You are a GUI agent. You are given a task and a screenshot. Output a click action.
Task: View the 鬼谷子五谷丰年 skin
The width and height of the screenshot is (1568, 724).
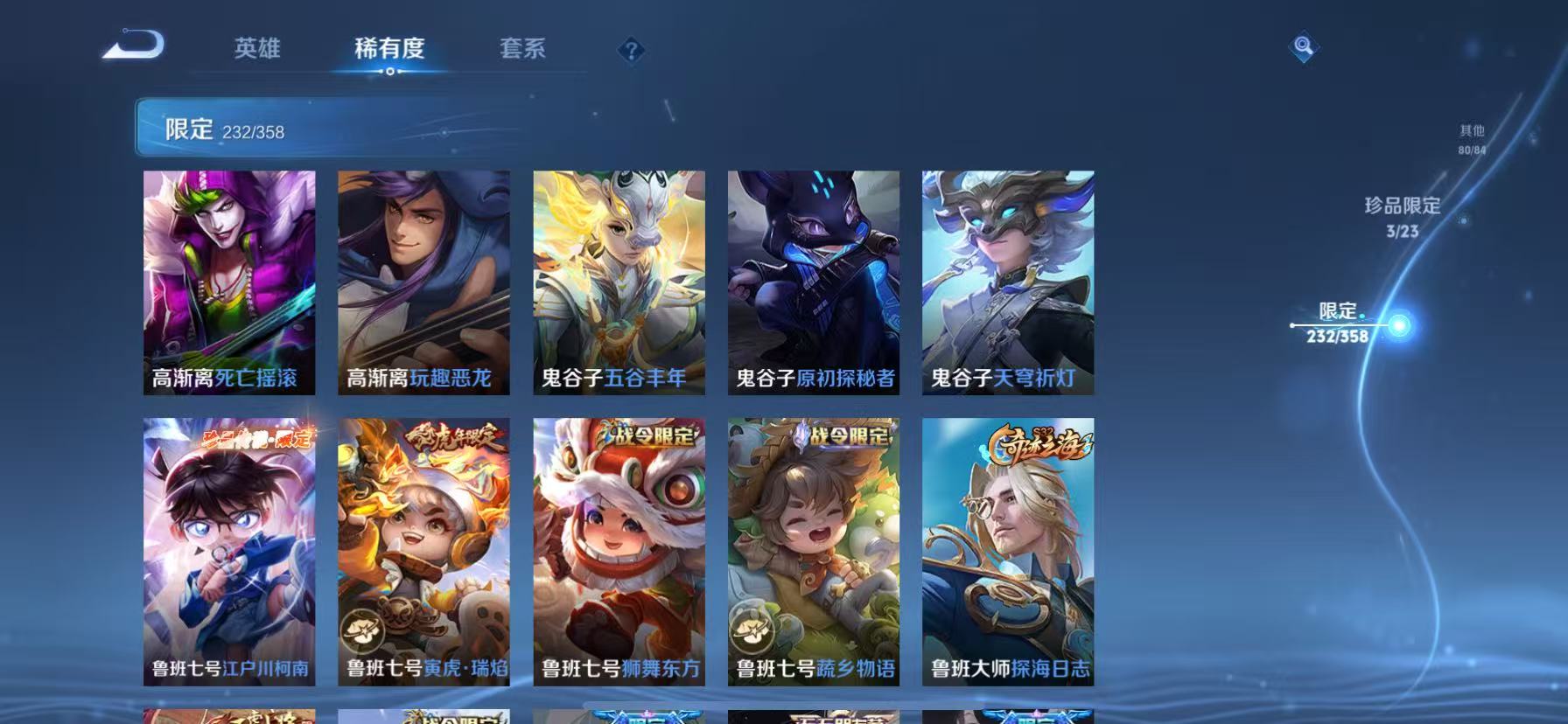619,284
